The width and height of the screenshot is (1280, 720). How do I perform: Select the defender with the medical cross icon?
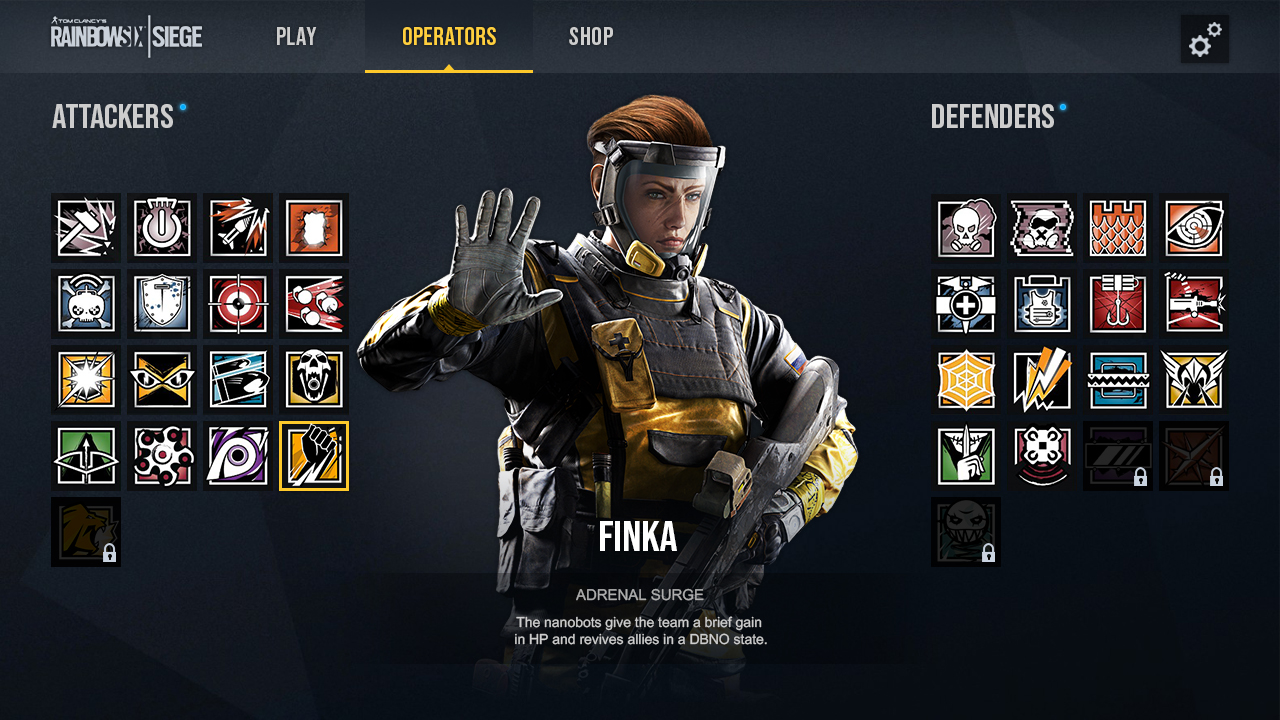pyautogui.click(x=966, y=304)
